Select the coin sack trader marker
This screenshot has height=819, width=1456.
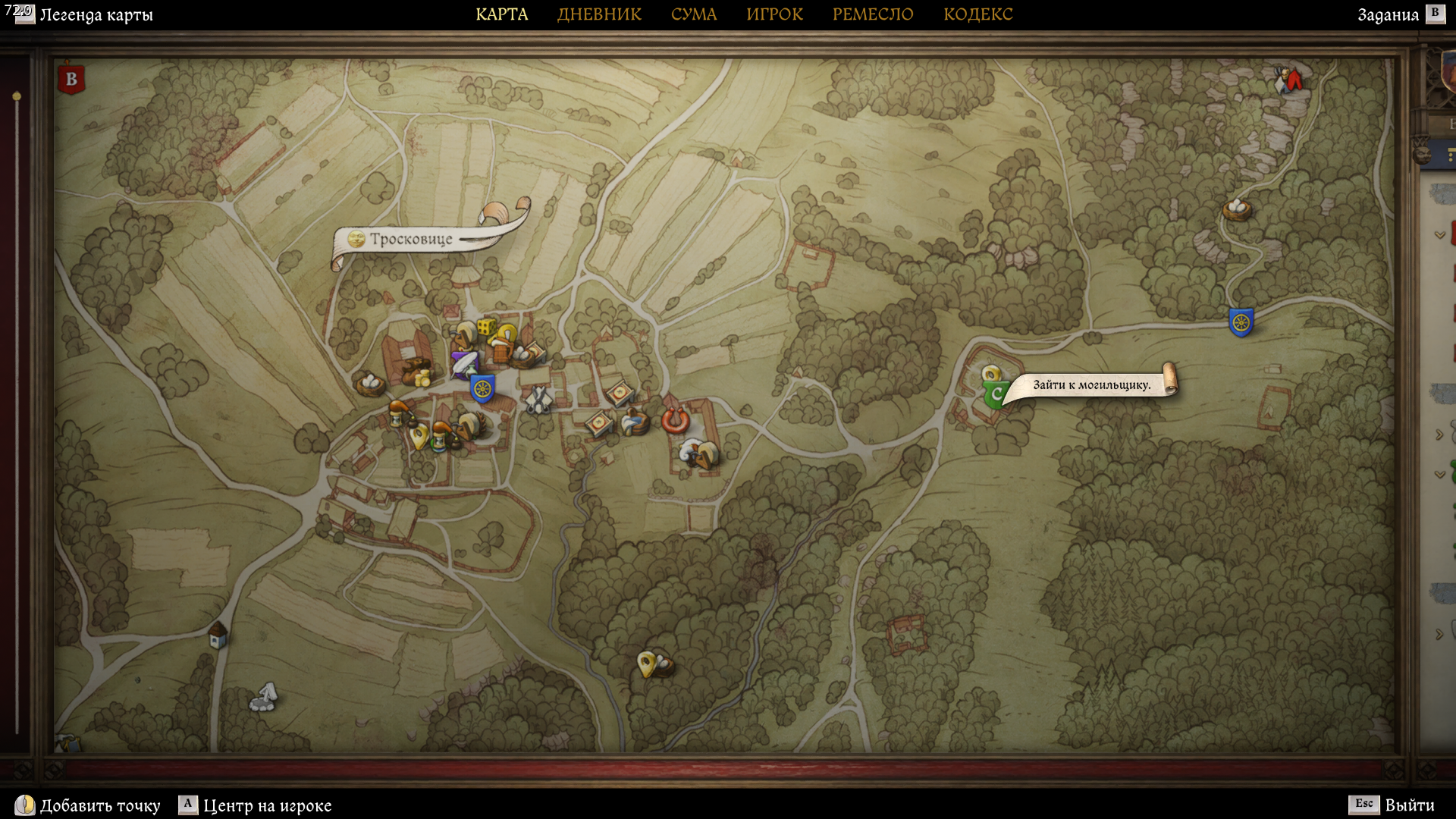(x=417, y=372)
